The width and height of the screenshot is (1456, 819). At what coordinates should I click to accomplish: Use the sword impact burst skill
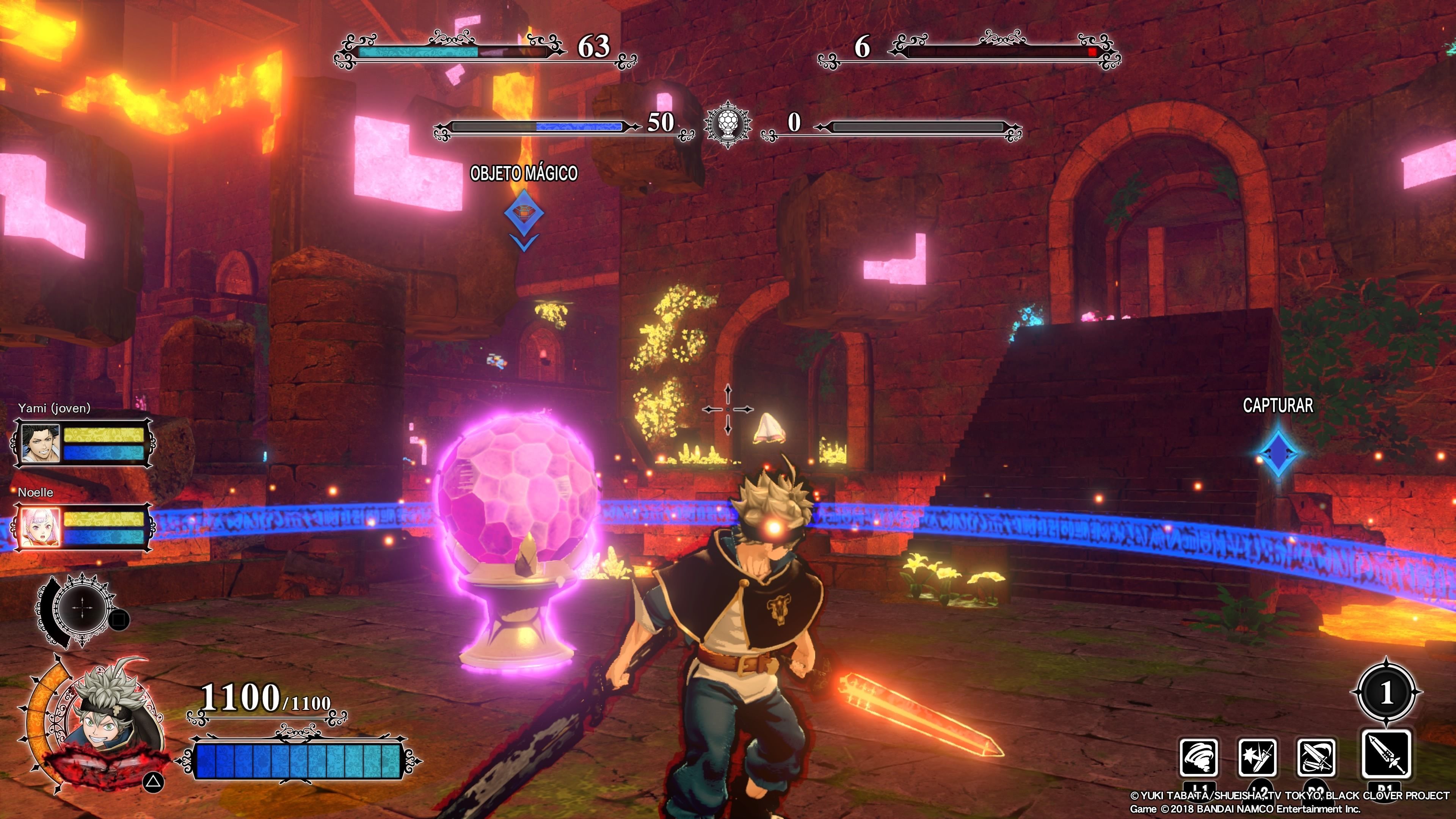click(x=1257, y=758)
